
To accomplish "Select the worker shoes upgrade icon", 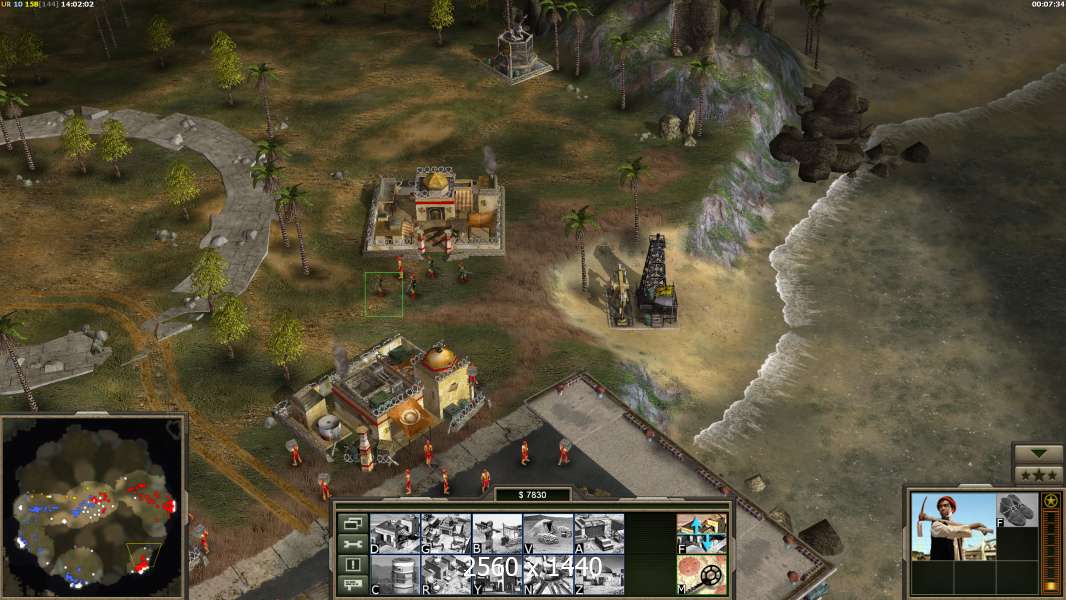I will click(1017, 510).
